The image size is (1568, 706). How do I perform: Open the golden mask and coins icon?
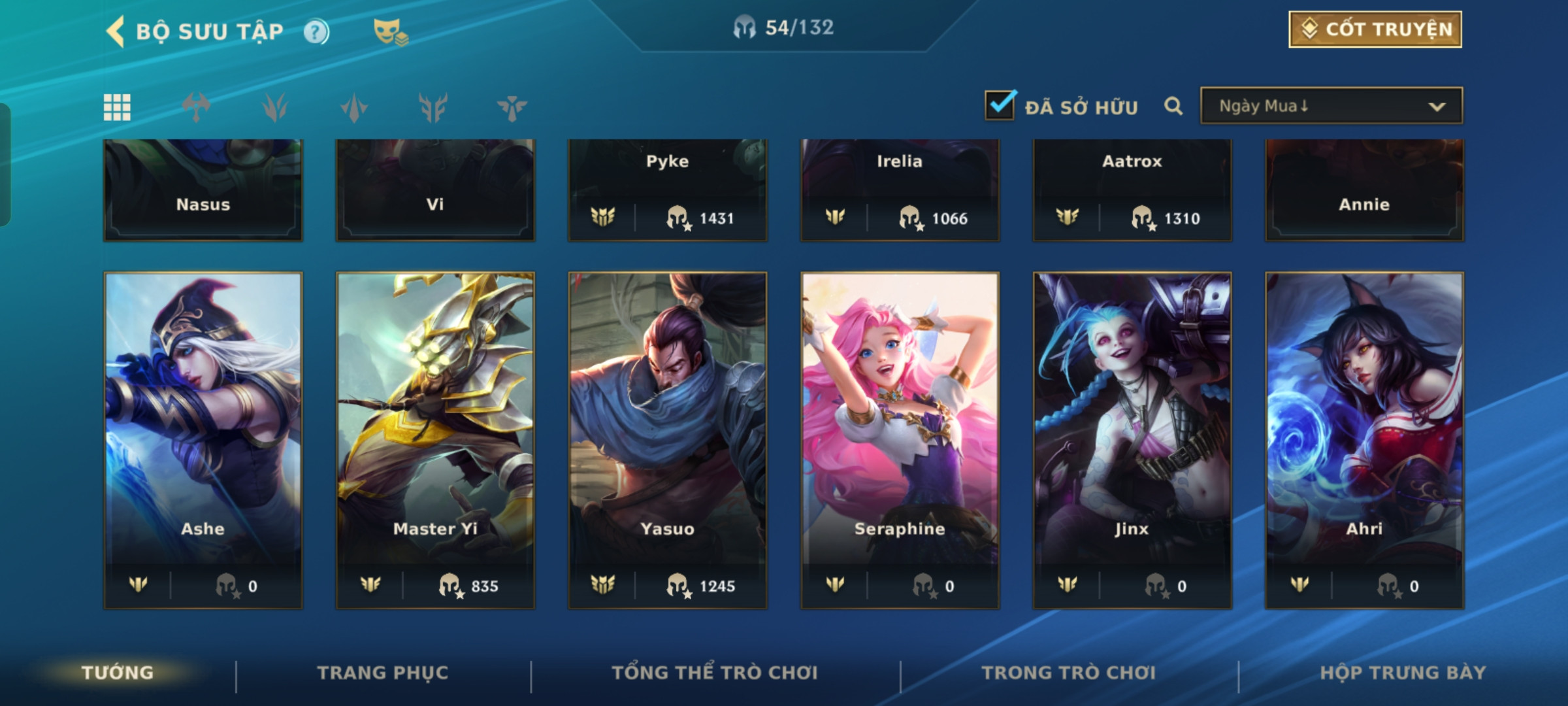tap(390, 31)
